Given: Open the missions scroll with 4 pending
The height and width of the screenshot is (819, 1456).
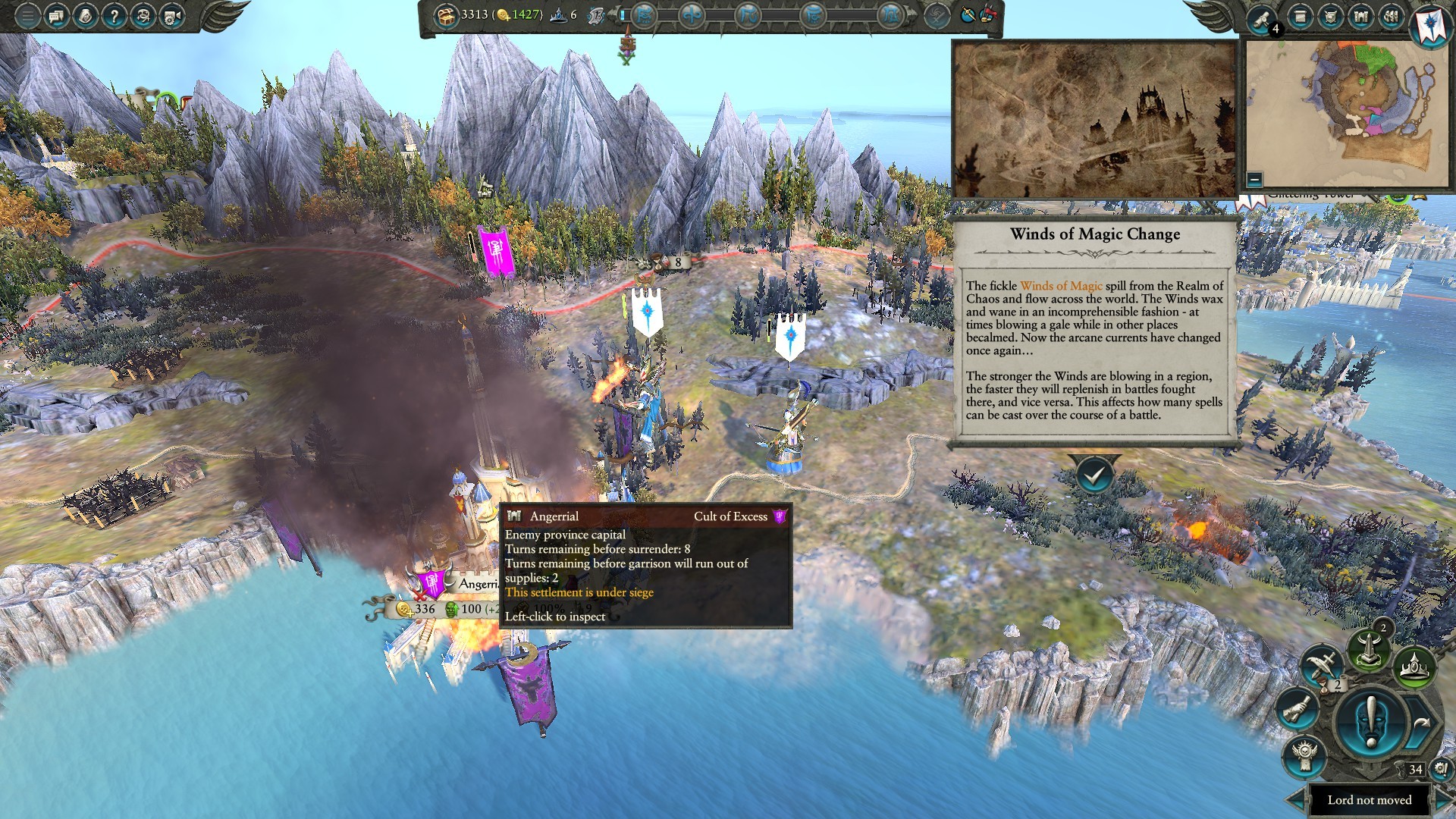Looking at the screenshot, I should coord(1262,18).
